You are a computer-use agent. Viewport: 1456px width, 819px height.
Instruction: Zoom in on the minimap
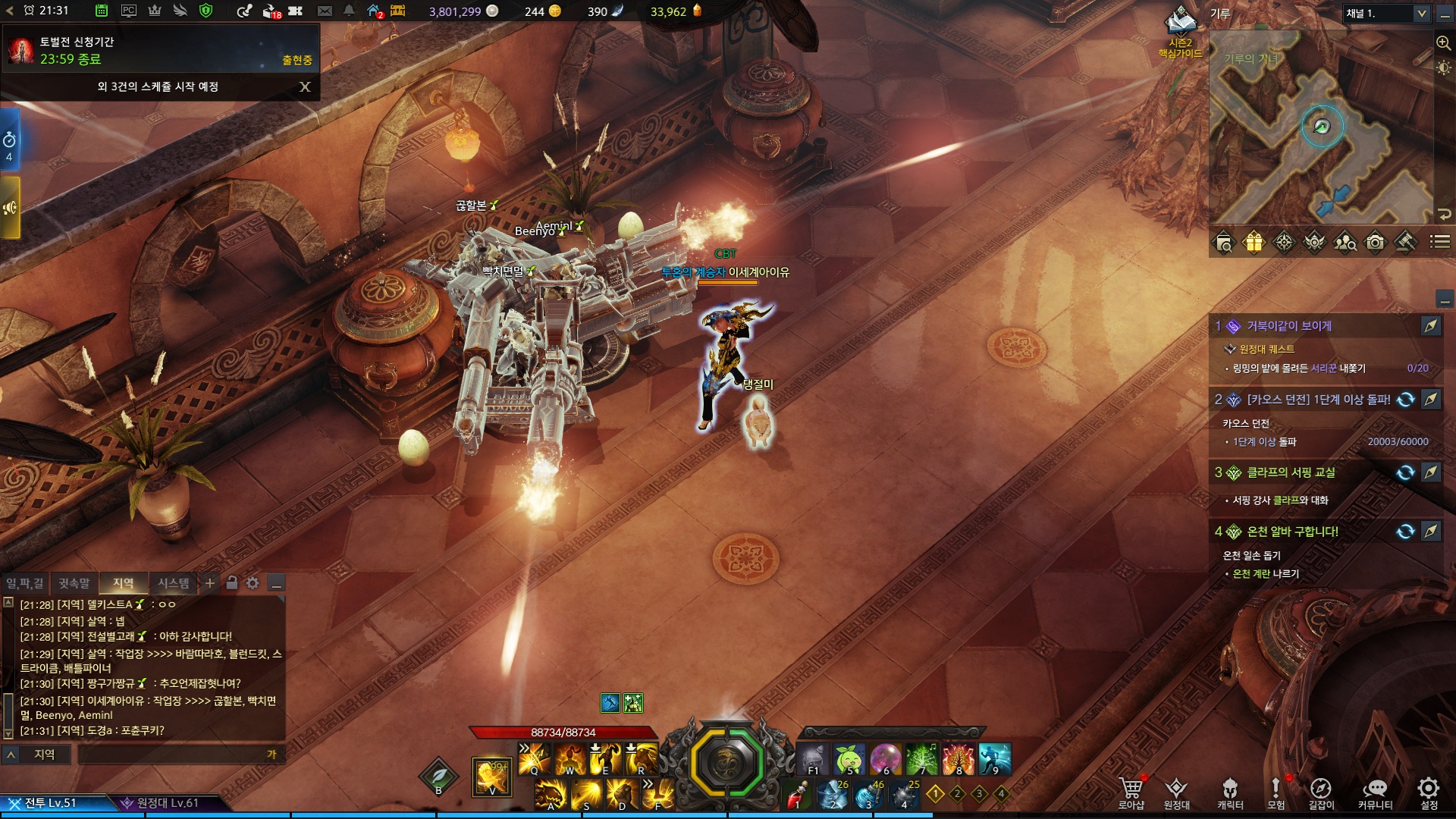[x=1443, y=43]
